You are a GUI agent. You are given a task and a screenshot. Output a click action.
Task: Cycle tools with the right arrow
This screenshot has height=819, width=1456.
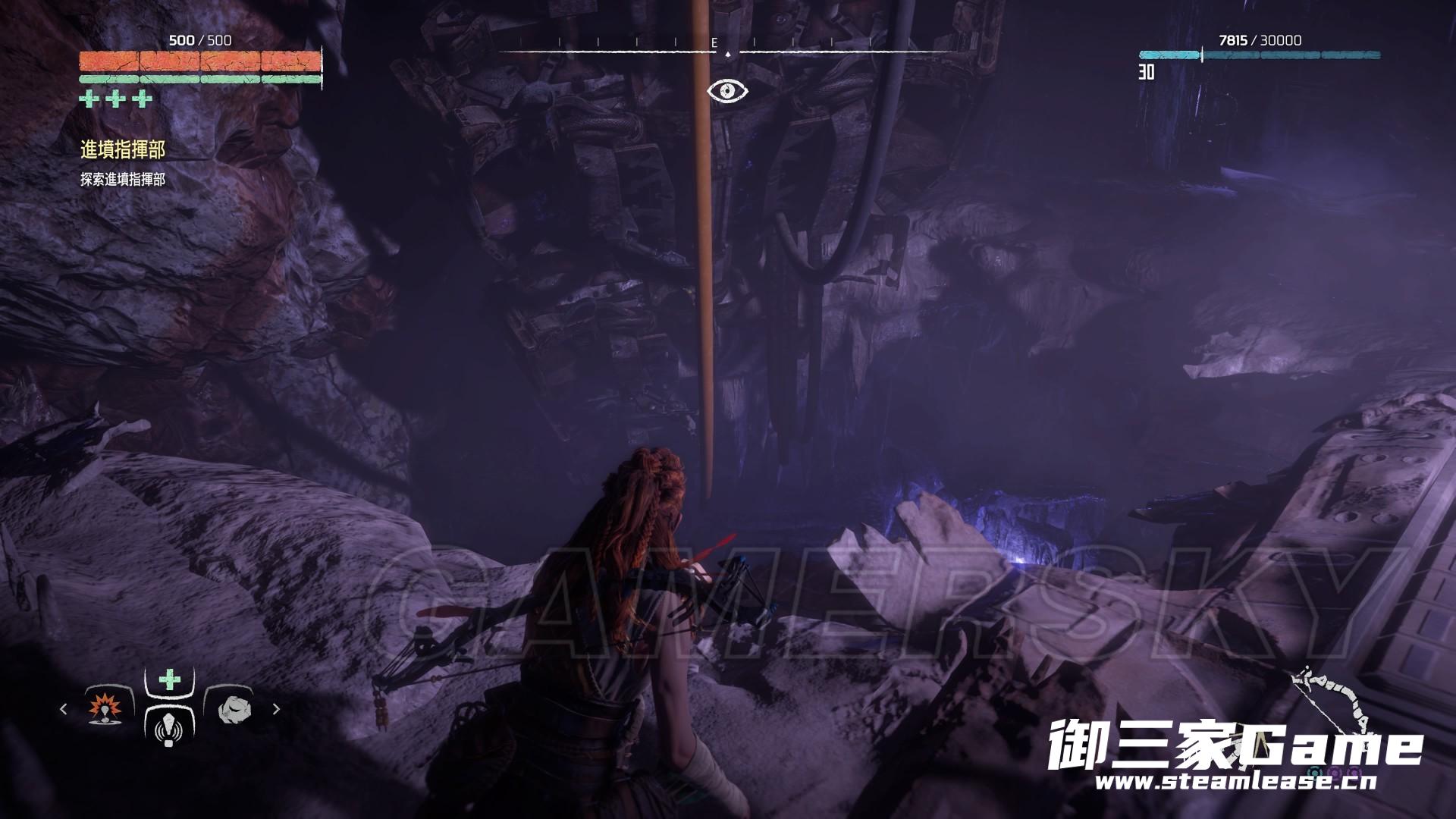click(x=276, y=709)
